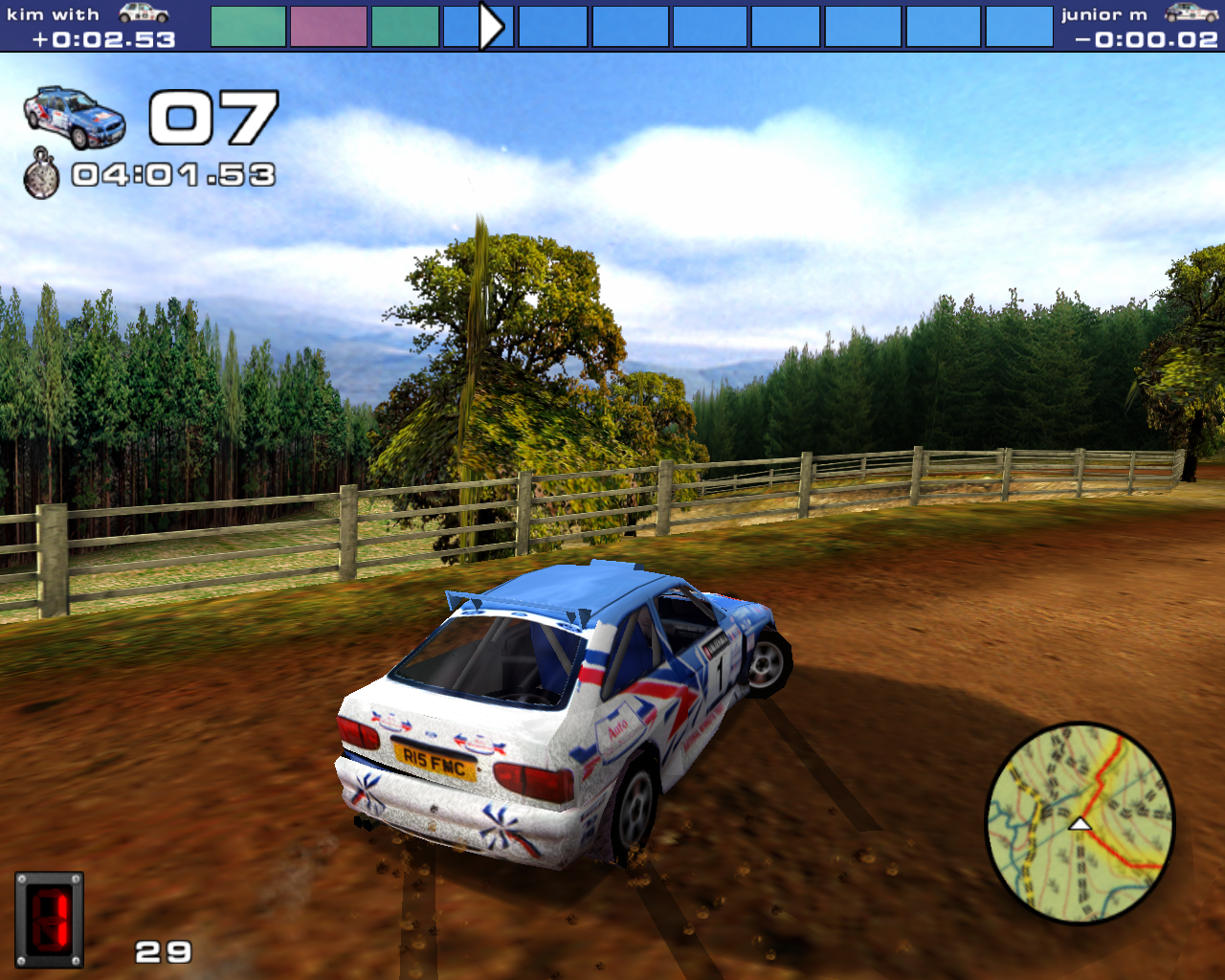This screenshot has height=980, width=1225.
Task: Select the red gear indicator display
Action: [x=50, y=920]
